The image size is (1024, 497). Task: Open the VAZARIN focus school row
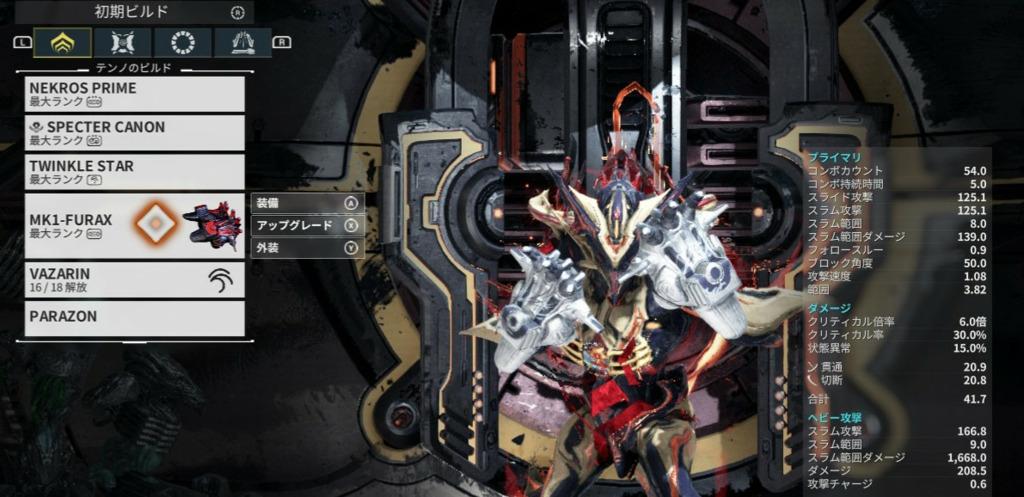coord(135,280)
